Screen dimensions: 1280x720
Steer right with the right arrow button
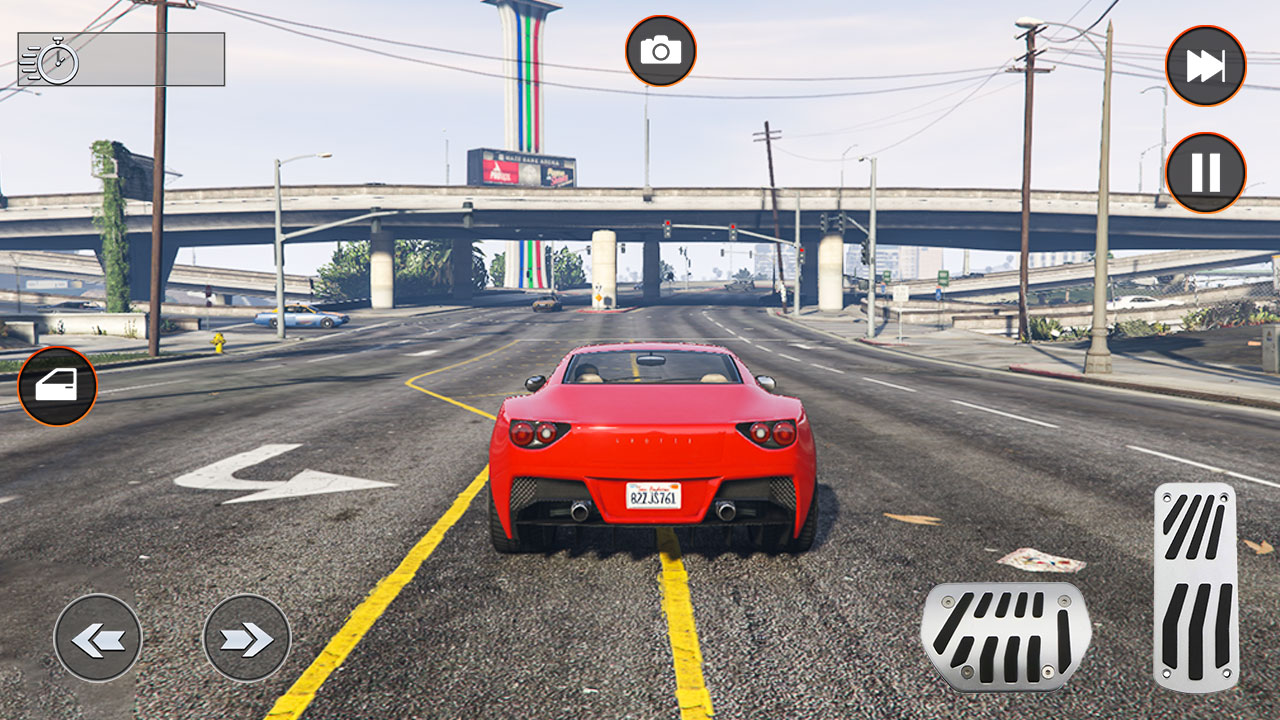pyautogui.click(x=246, y=638)
